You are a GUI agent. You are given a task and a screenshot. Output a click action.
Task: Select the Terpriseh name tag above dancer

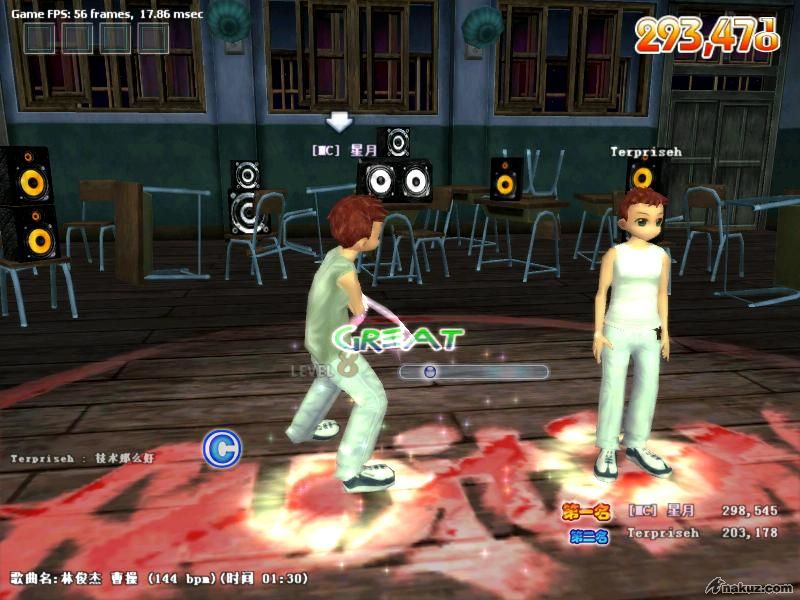point(646,152)
